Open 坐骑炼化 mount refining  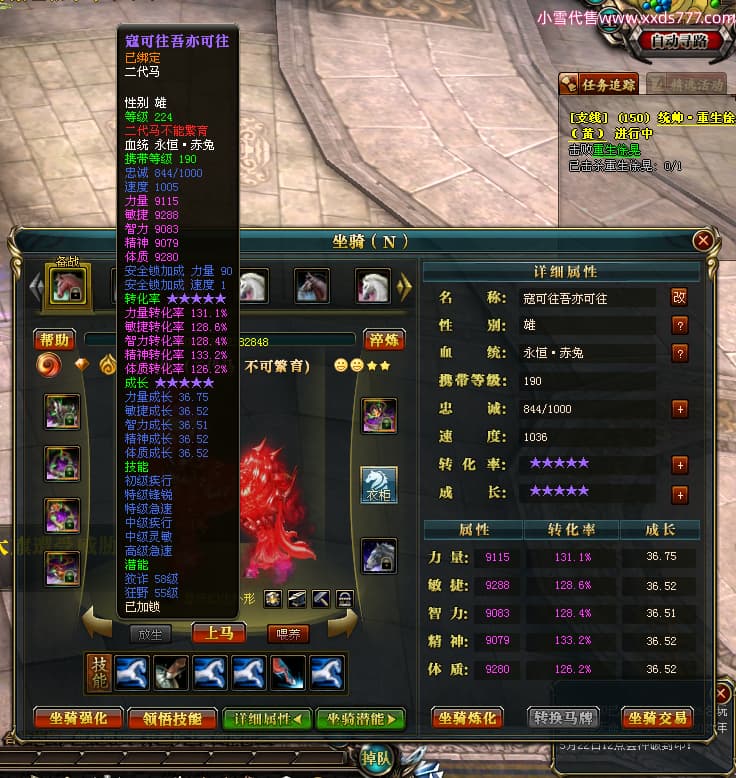point(466,718)
